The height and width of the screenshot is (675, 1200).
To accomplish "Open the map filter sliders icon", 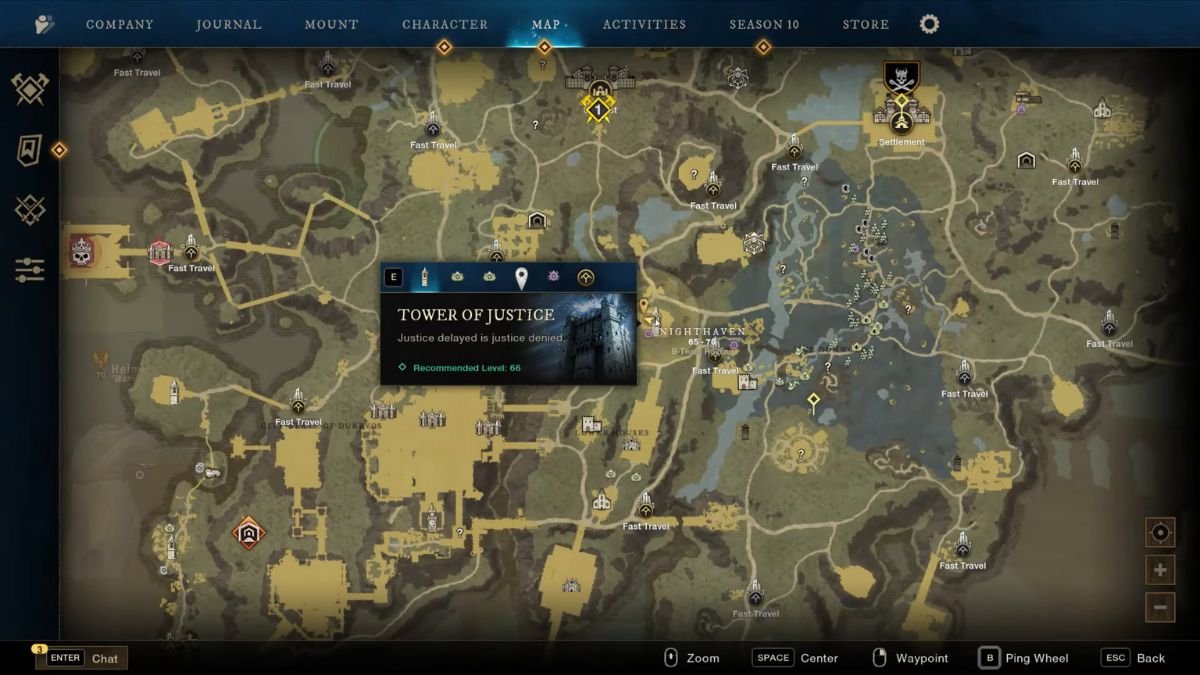I will point(30,269).
